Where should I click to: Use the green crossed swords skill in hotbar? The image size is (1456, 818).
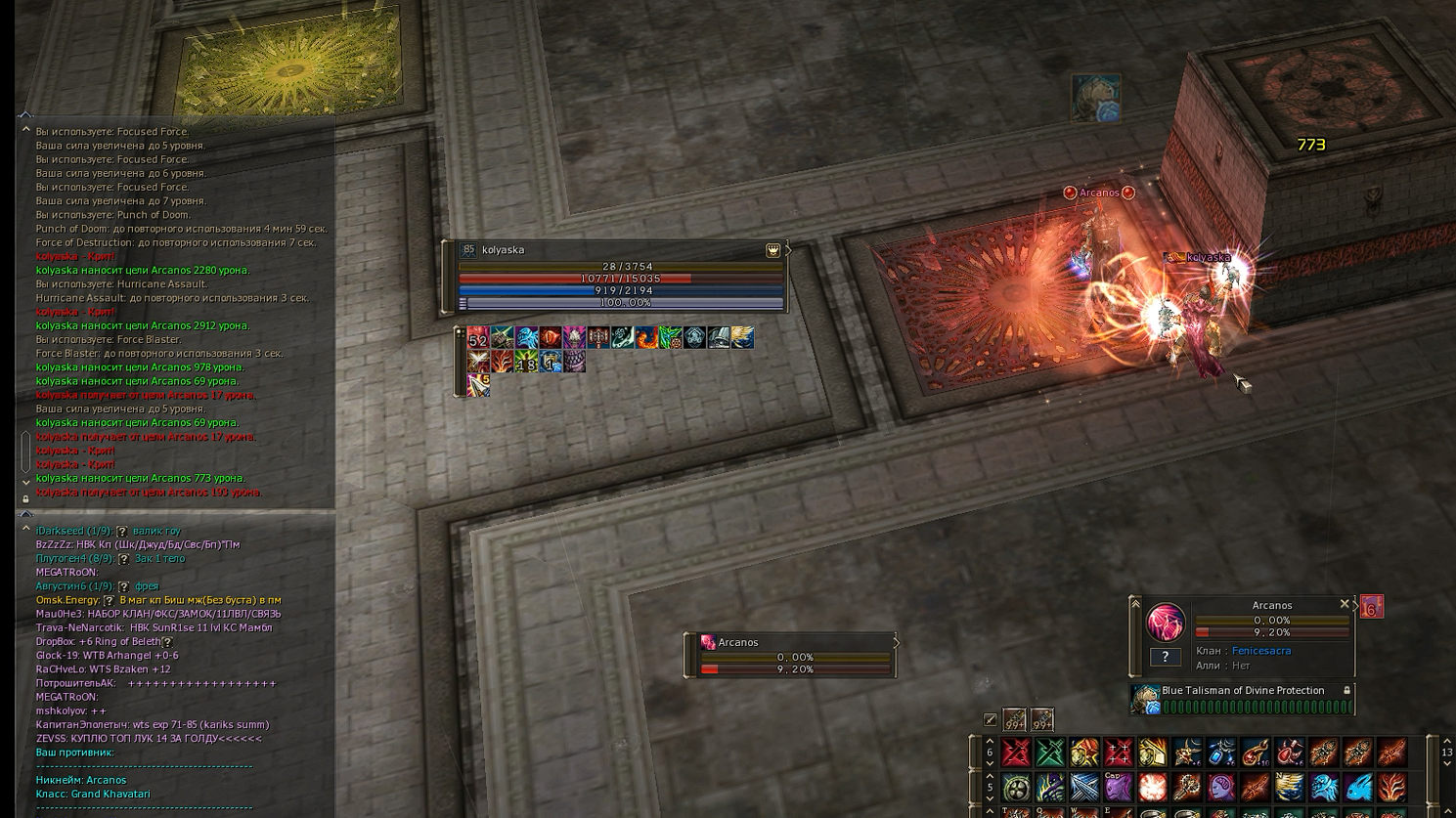point(1050,753)
